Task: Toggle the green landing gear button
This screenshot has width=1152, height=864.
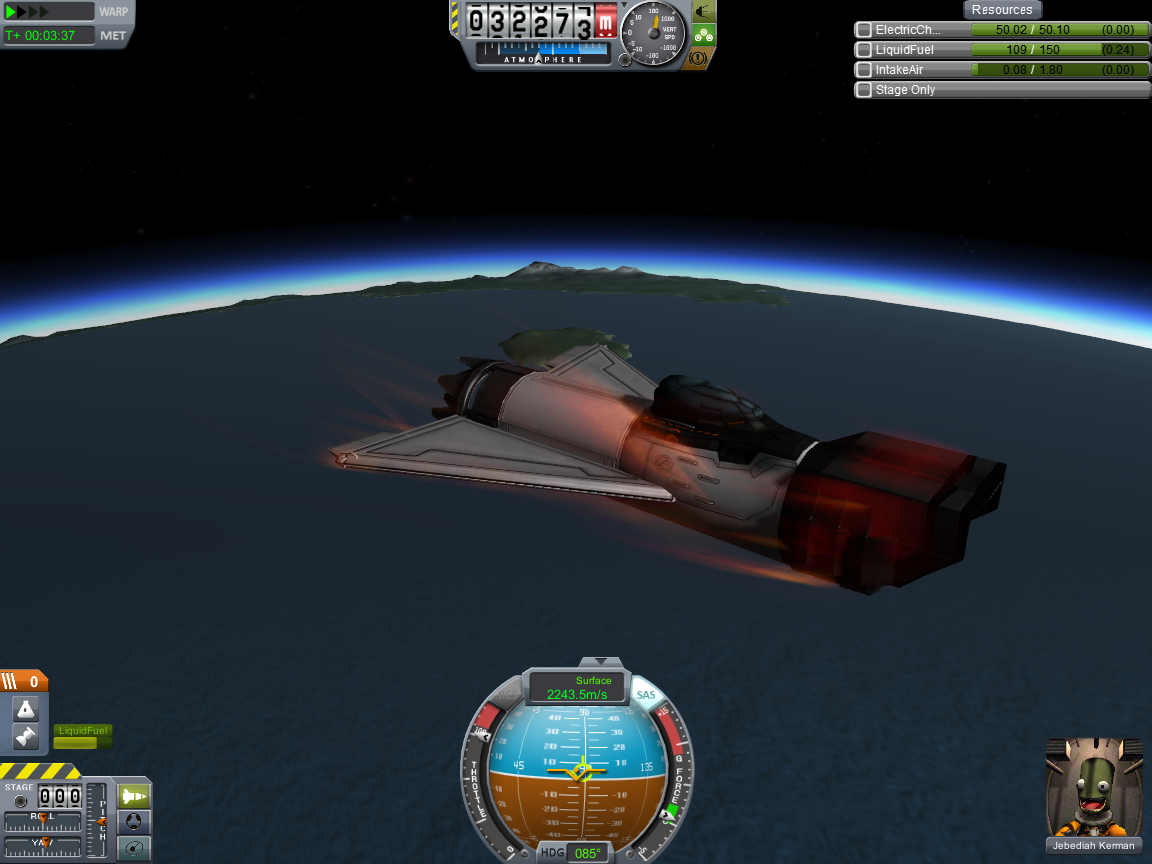Action: [x=704, y=36]
